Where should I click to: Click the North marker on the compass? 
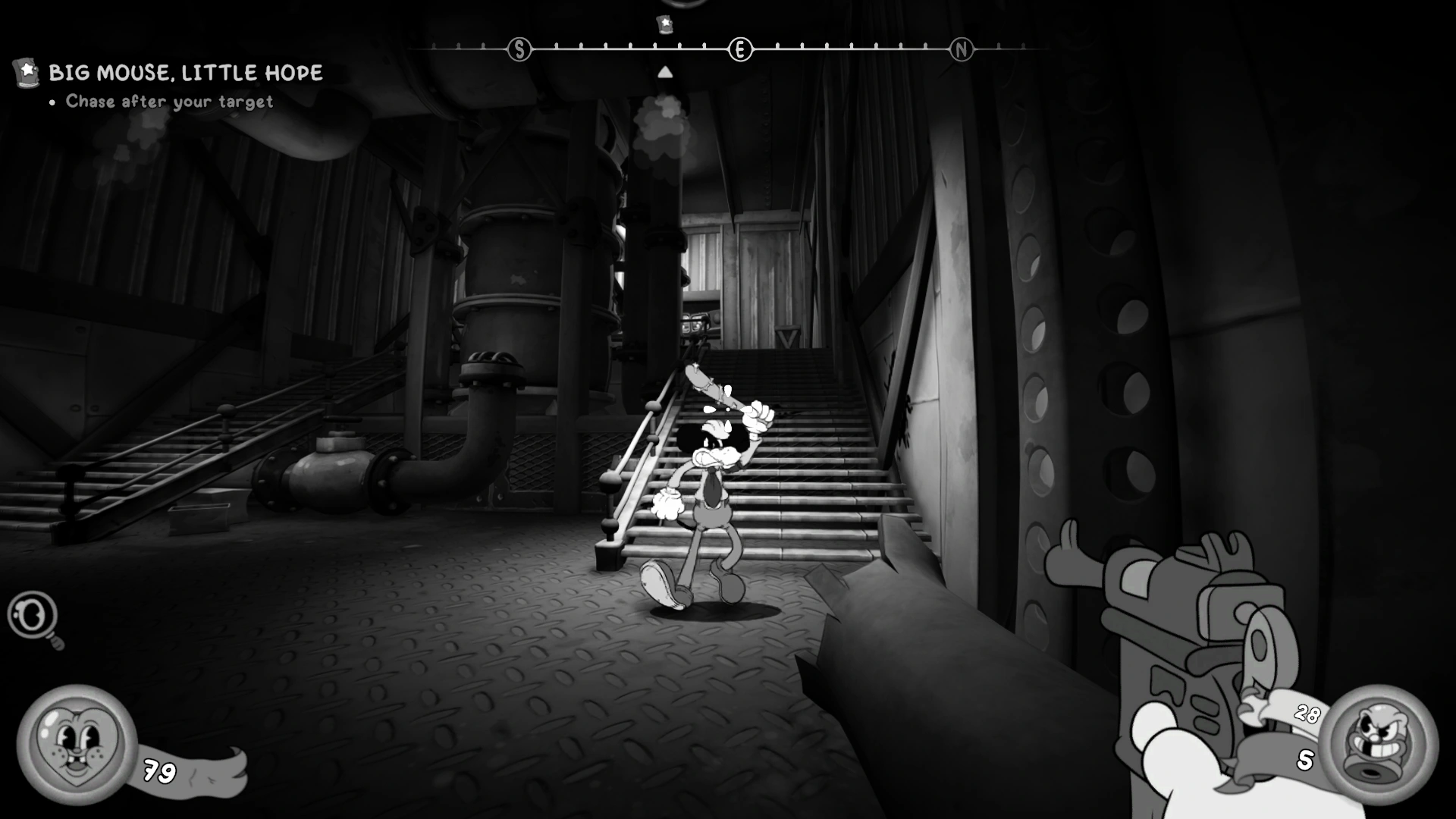[x=961, y=50]
